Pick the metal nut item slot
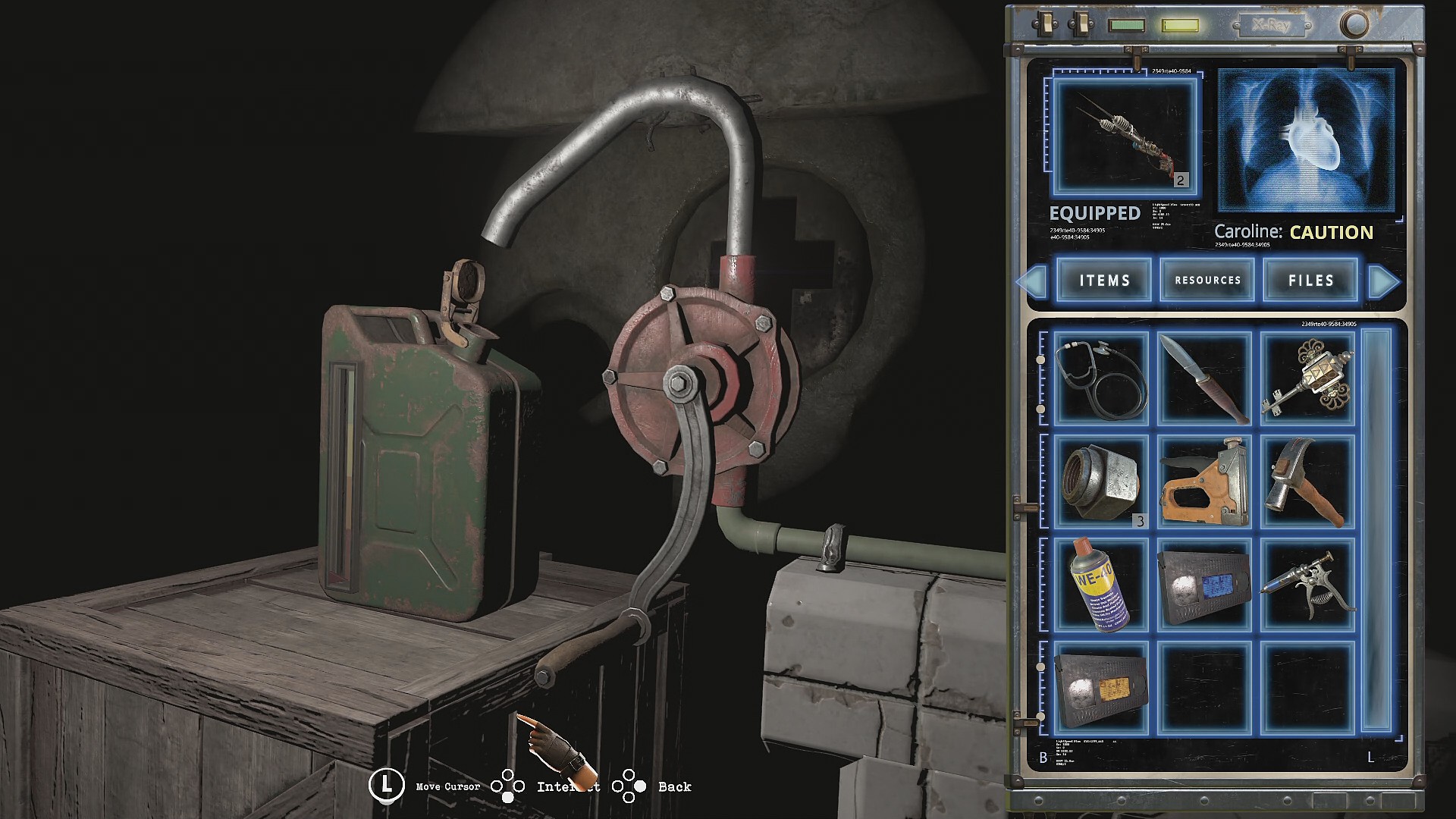 click(1100, 482)
